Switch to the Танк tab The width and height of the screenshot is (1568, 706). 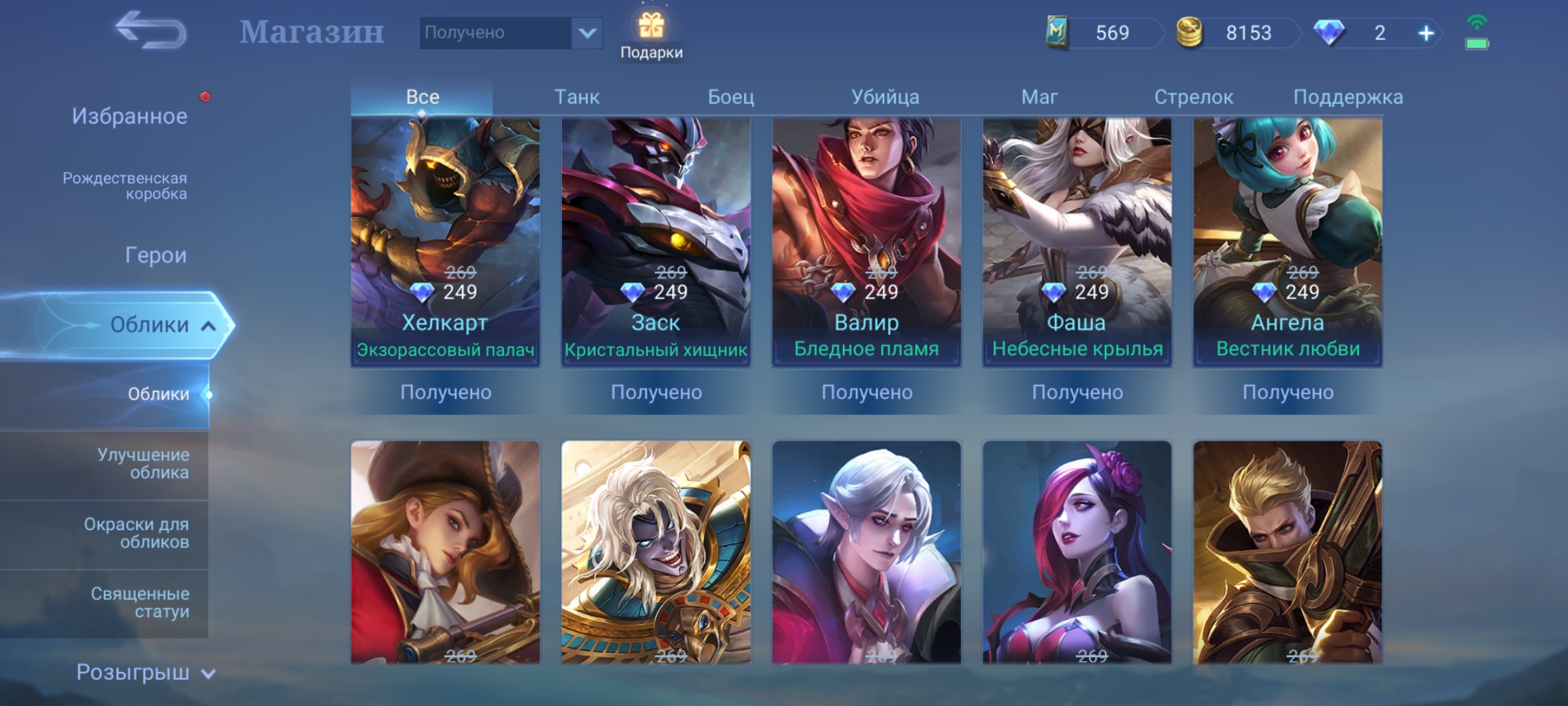point(577,97)
